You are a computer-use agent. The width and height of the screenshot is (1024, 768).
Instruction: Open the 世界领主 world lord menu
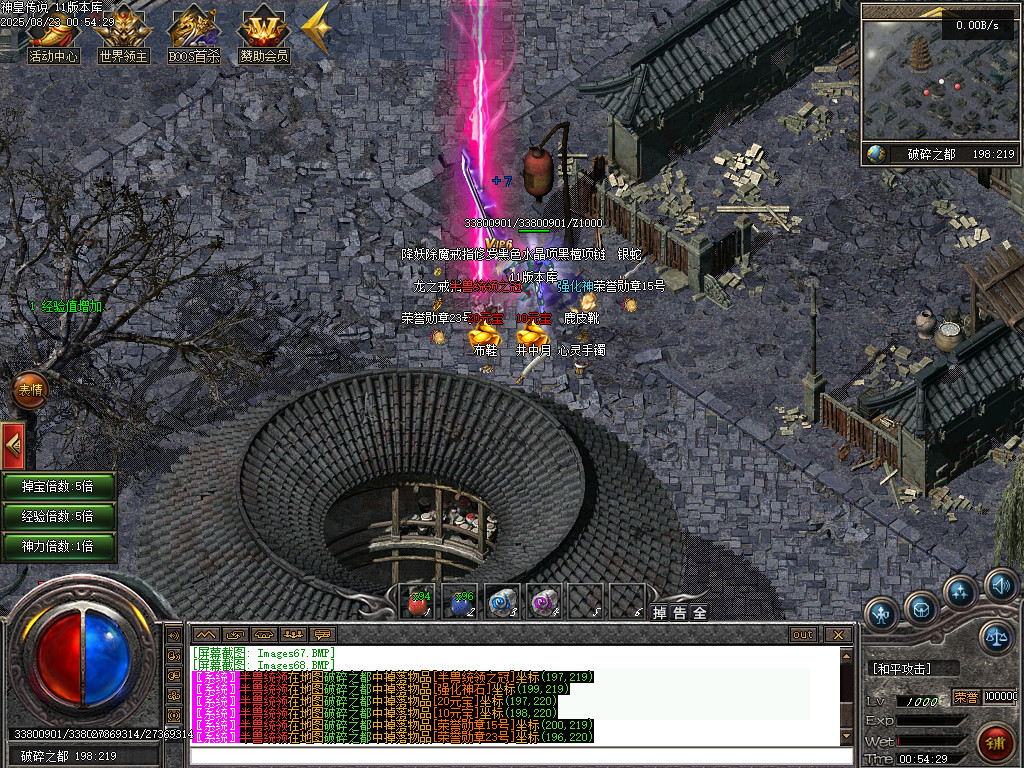124,35
